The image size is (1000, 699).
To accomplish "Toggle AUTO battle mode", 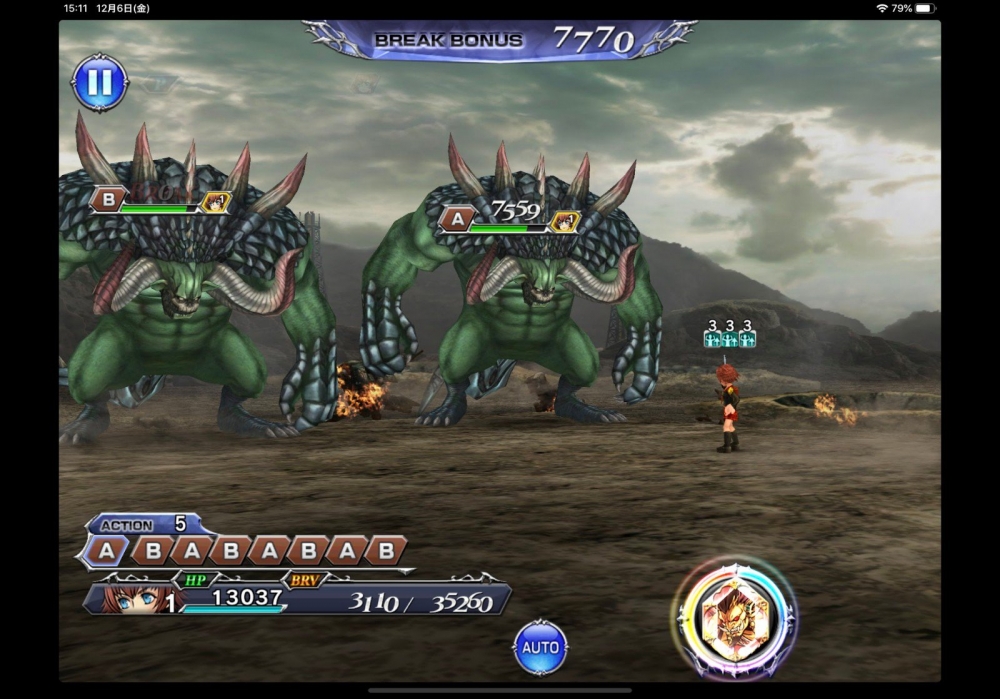I will (540, 647).
